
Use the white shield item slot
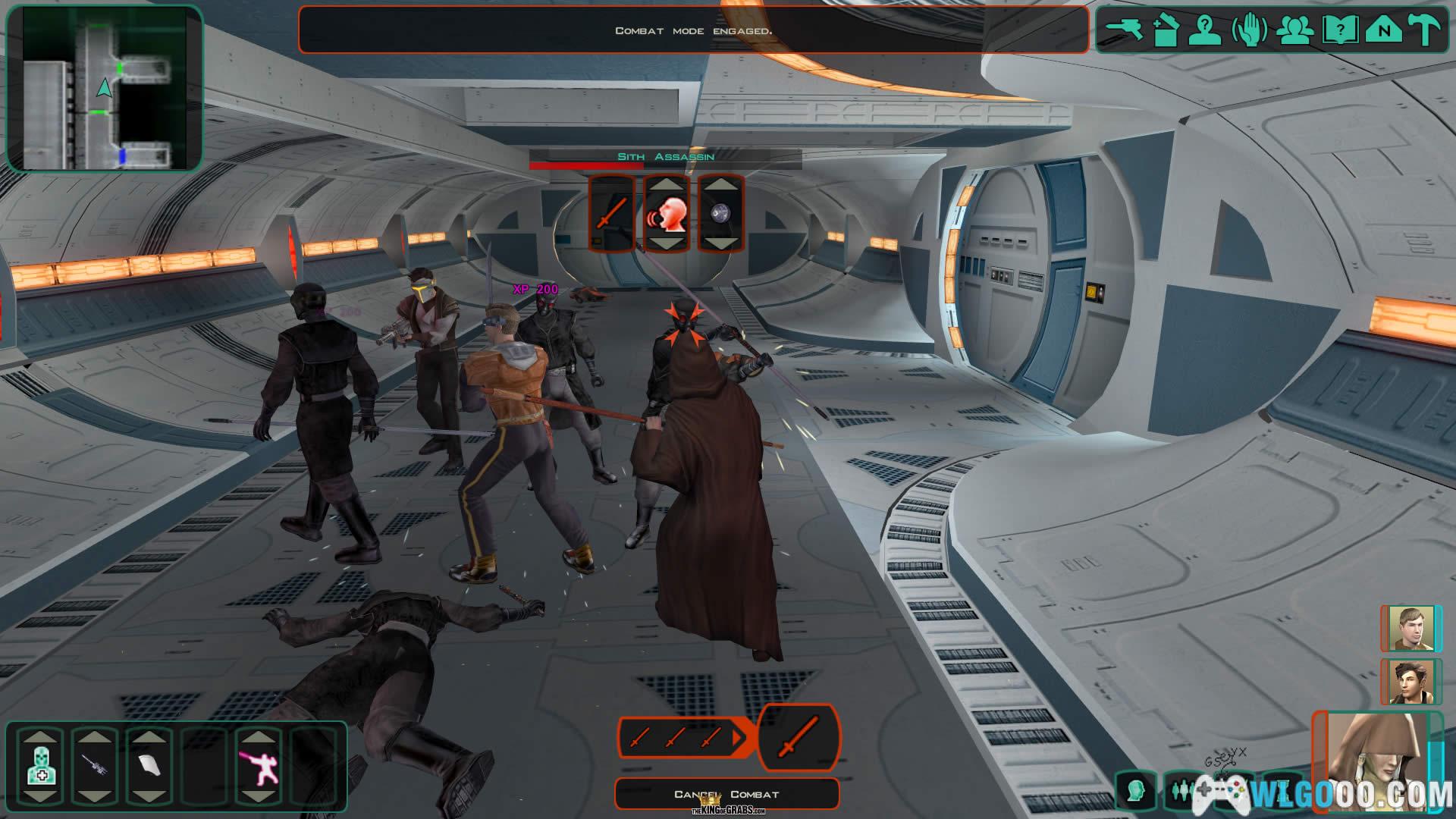coord(149,767)
